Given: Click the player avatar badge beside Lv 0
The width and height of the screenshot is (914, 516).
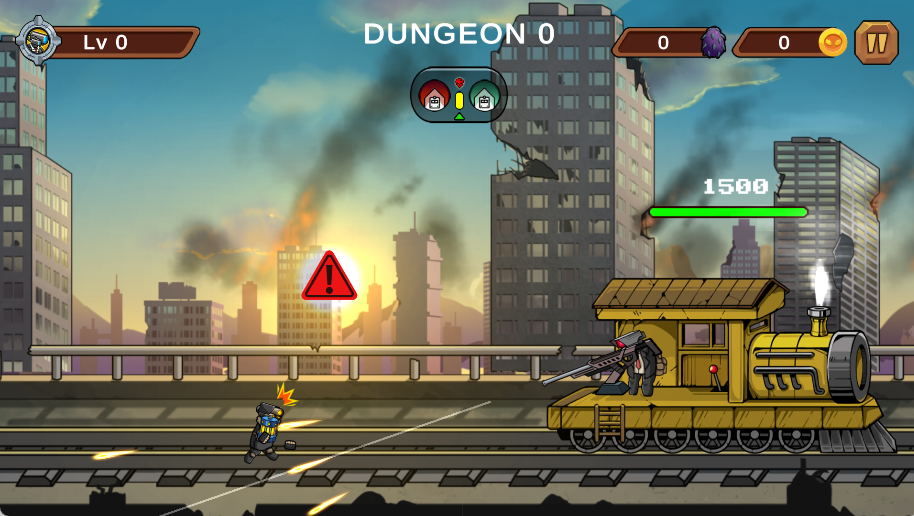Looking at the screenshot, I should click(x=39, y=40).
